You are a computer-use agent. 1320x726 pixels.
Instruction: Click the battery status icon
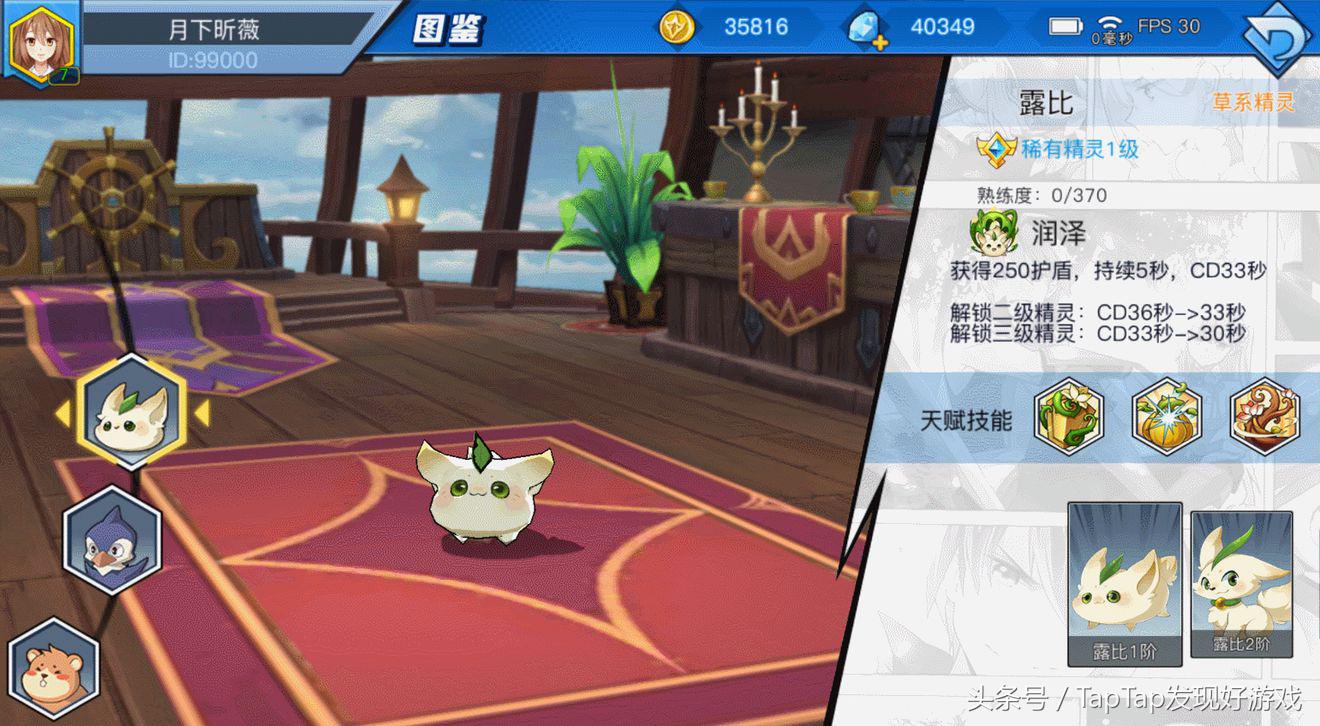coord(1067,27)
